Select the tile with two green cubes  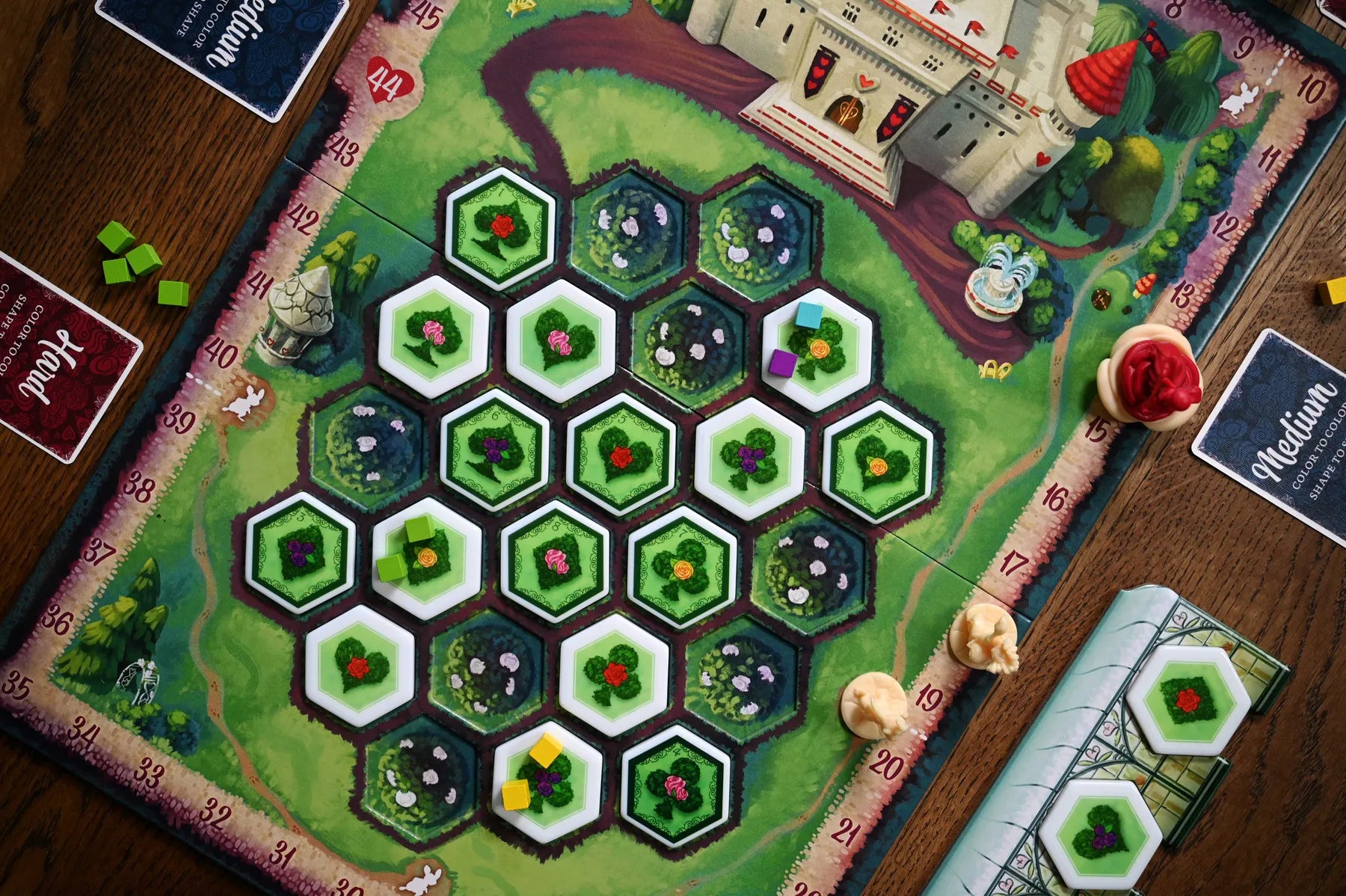click(426, 557)
